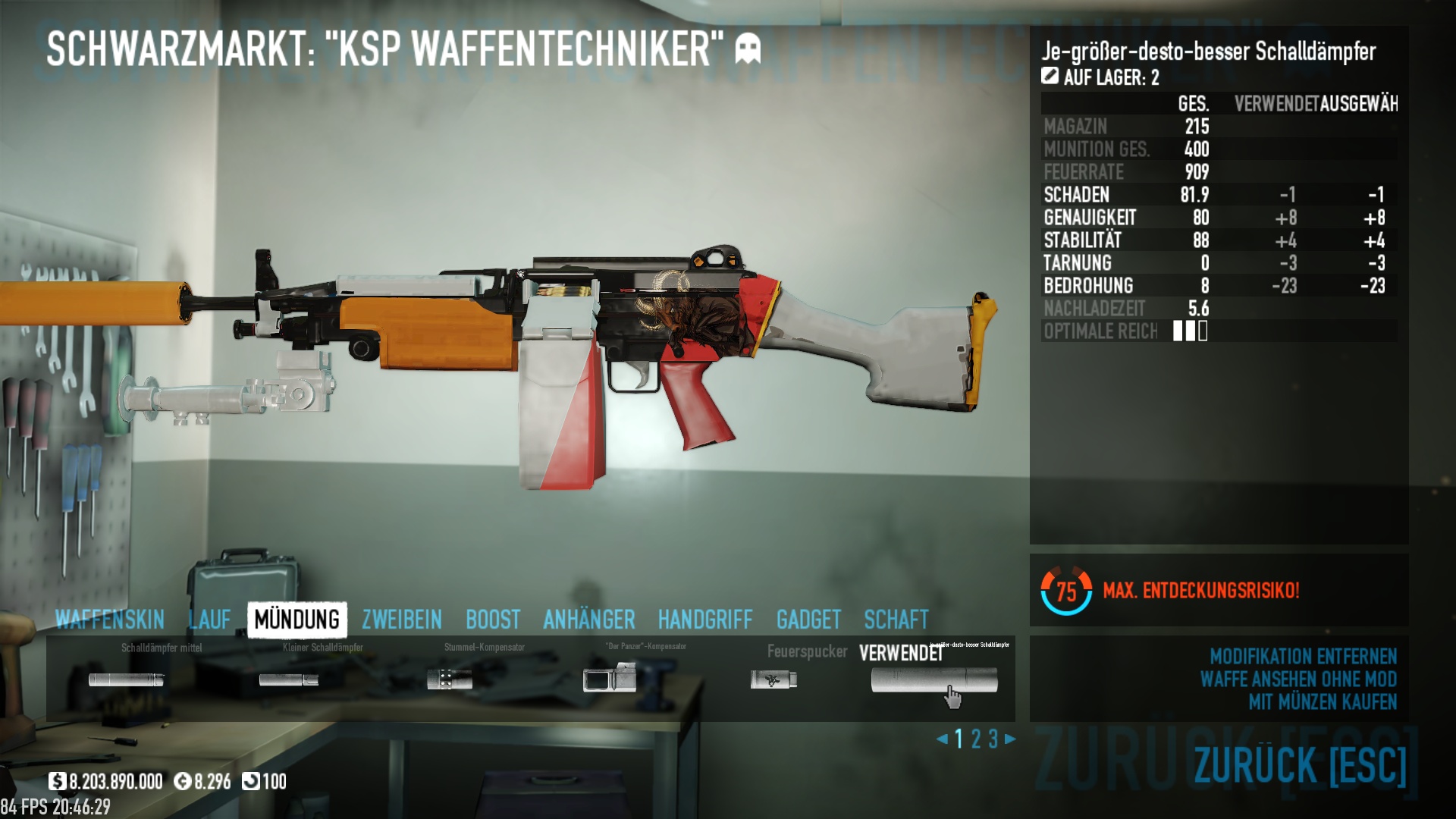
Task: Go to mod page 2
Action: click(x=976, y=739)
